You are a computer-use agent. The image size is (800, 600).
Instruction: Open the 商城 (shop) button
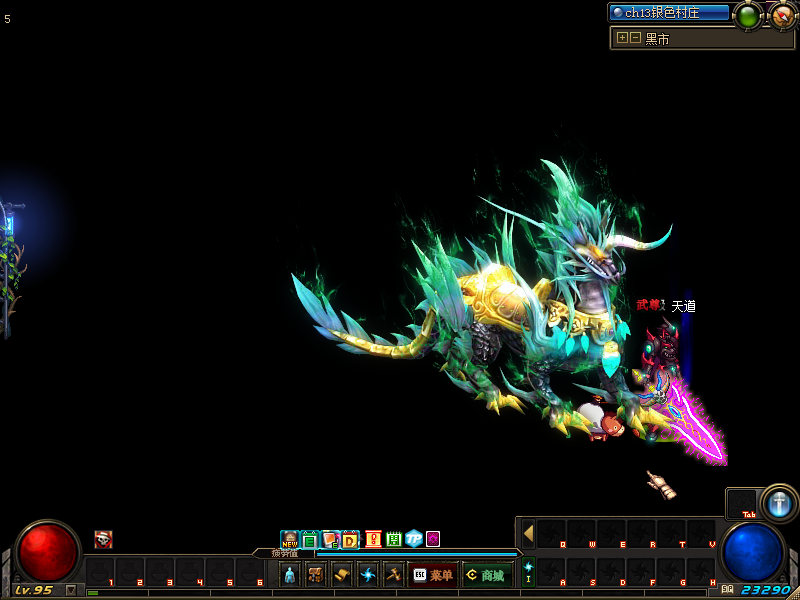click(x=487, y=575)
